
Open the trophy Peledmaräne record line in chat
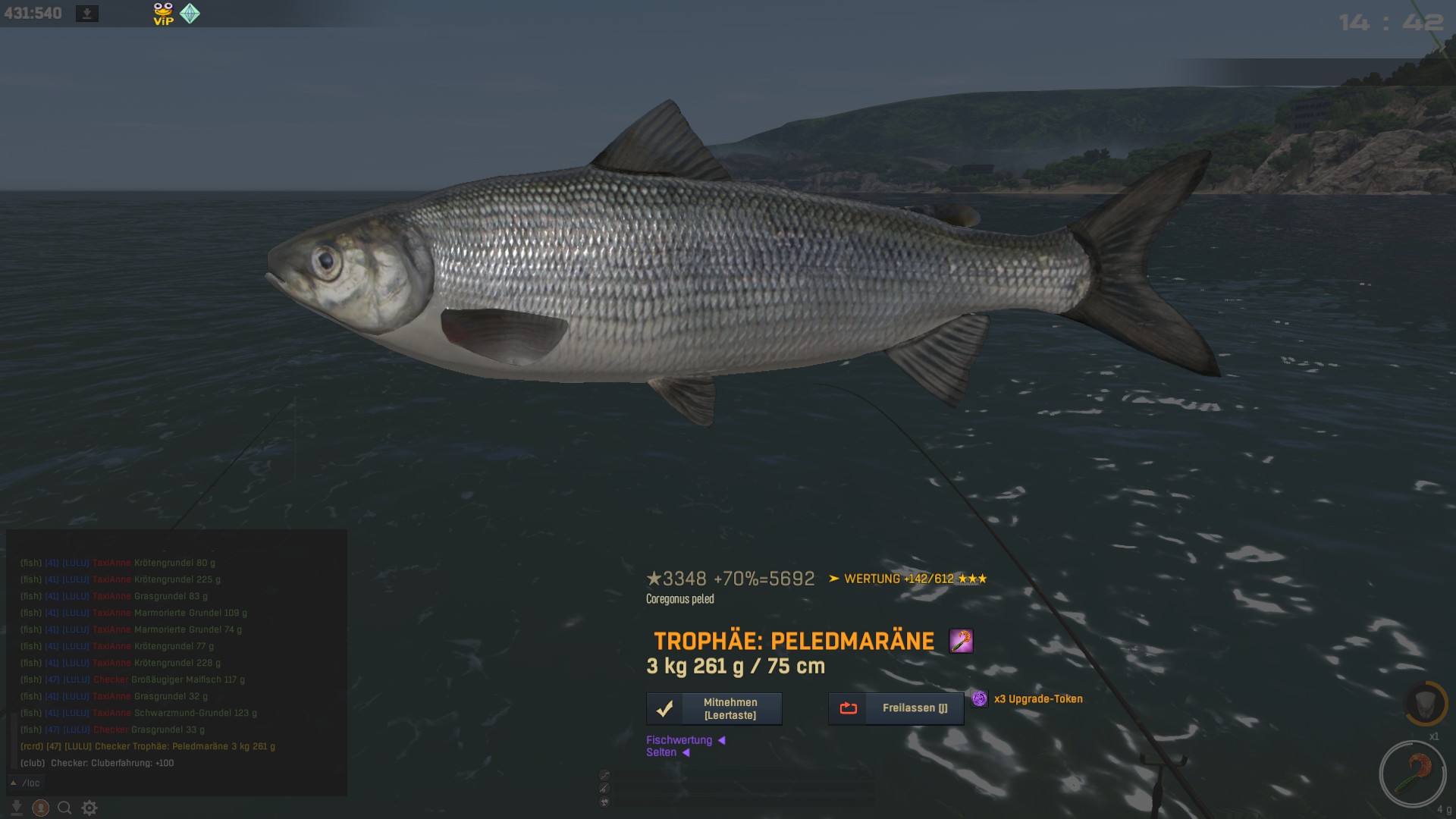[148, 746]
